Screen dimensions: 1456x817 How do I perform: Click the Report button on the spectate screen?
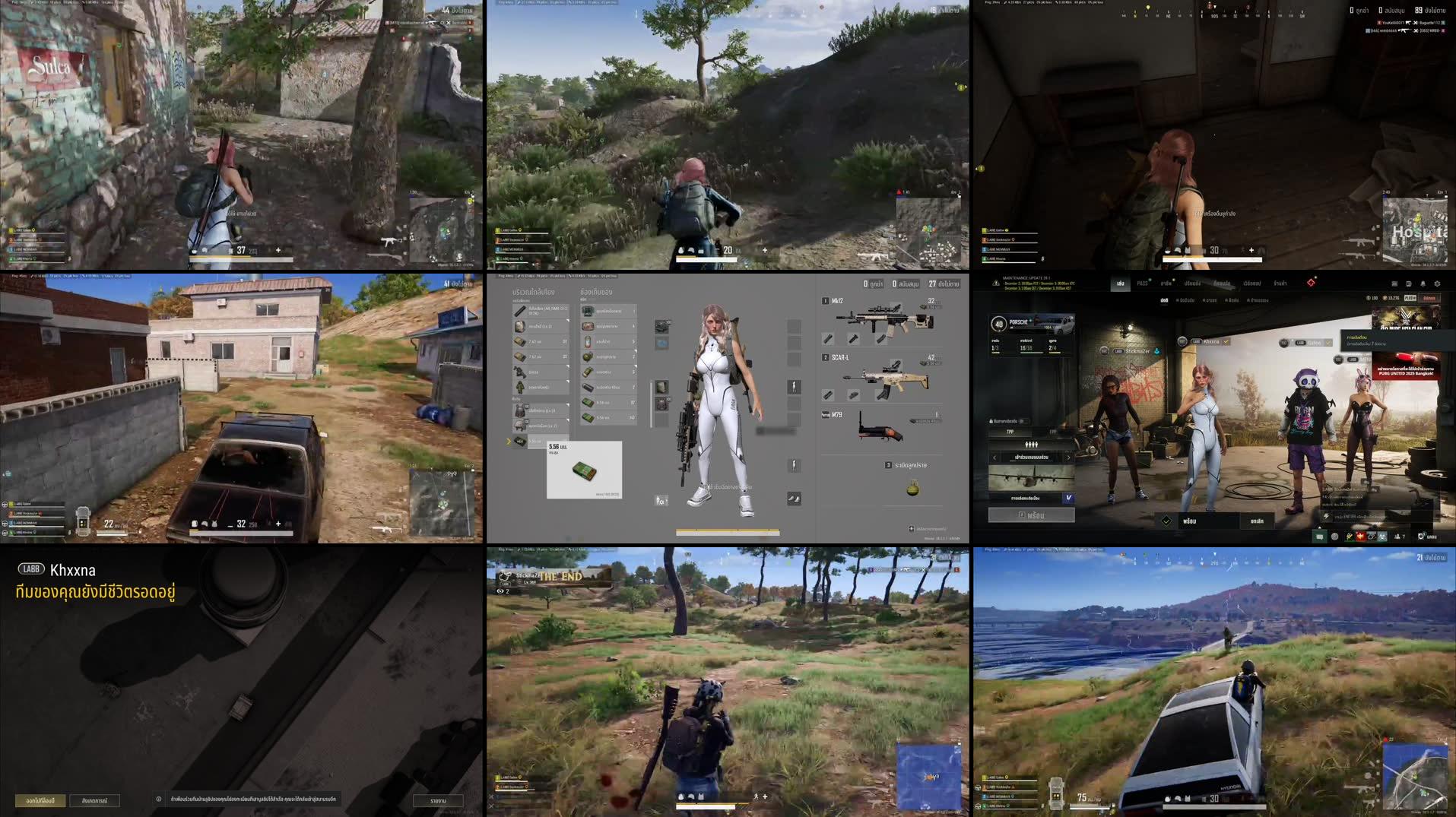pyautogui.click(x=437, y=800)
